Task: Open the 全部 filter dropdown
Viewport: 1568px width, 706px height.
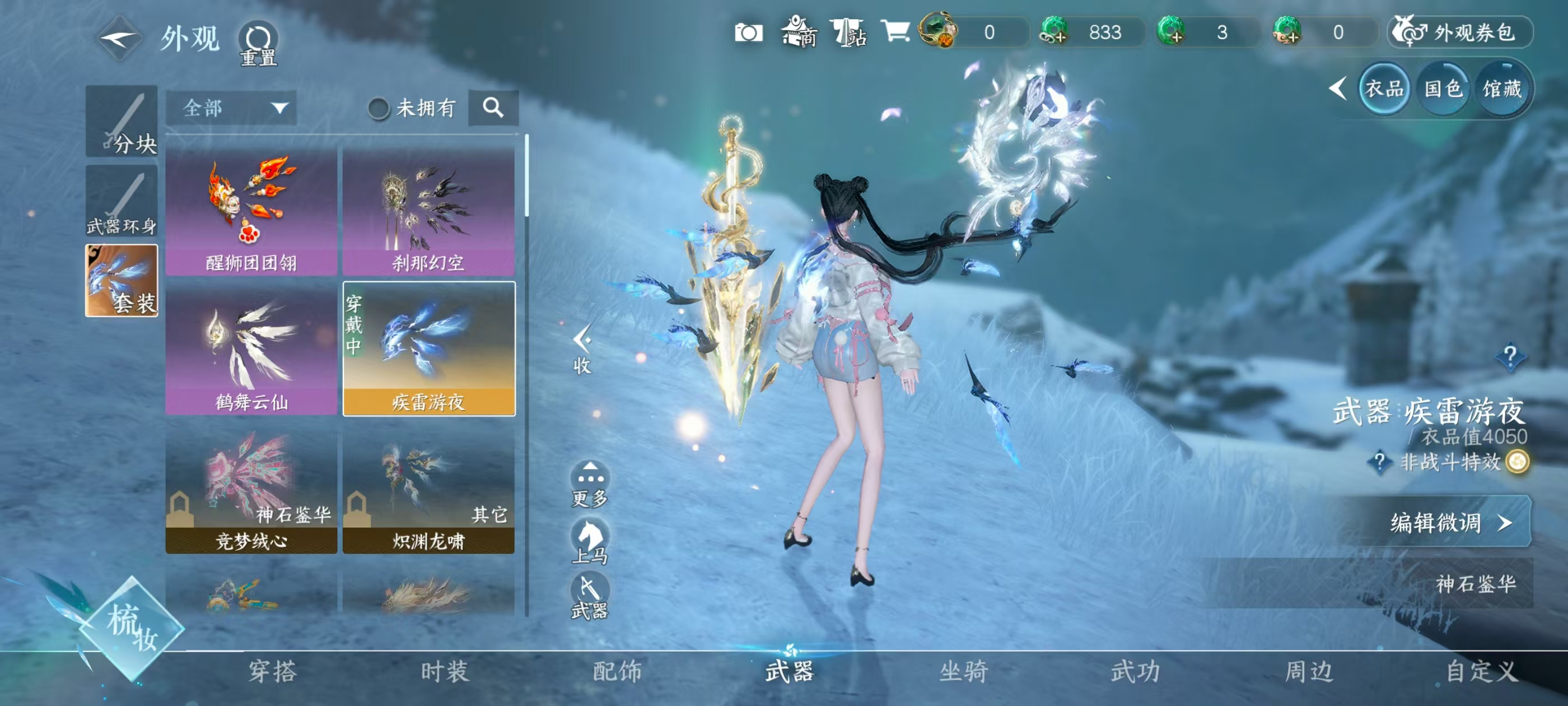Action: pos(231,109)
